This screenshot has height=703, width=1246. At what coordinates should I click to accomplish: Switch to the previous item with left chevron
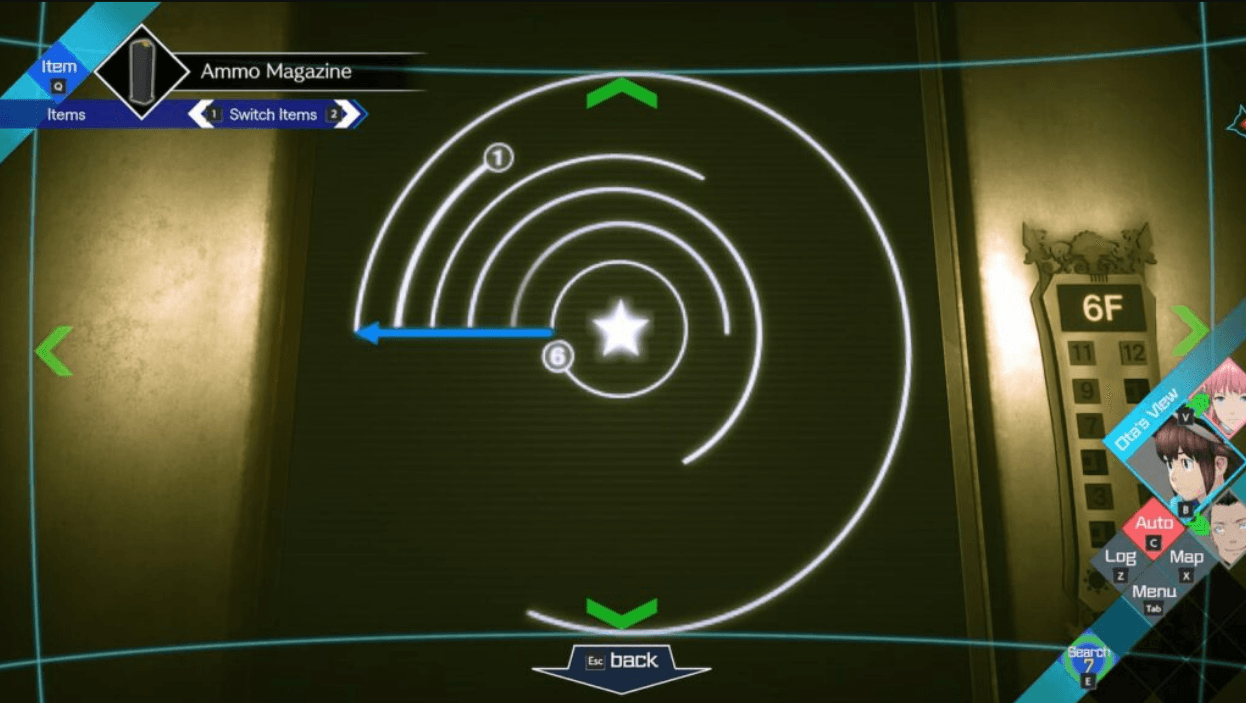coord(203,114)
